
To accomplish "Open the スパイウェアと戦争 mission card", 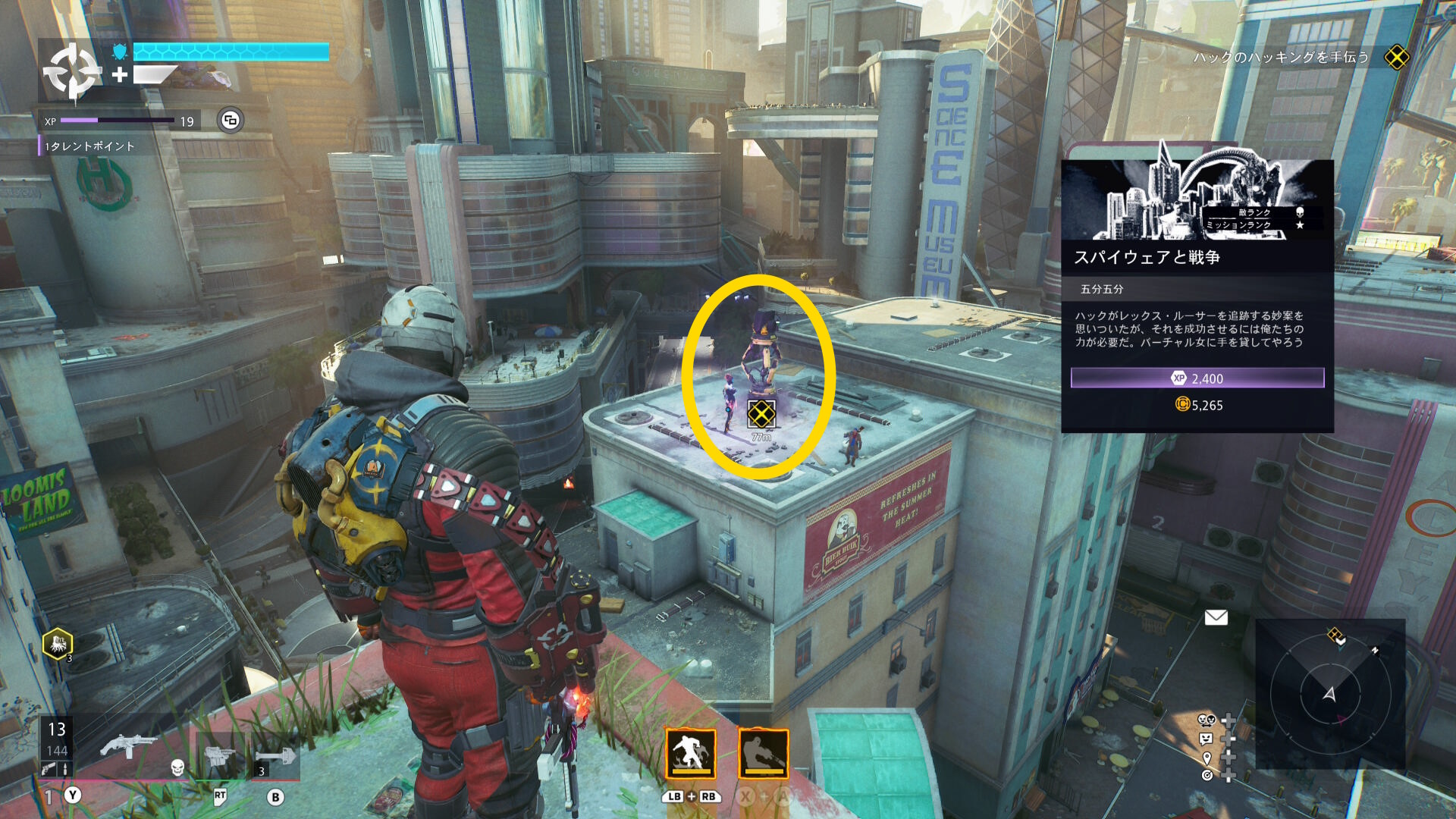I will coord(1197,296).
